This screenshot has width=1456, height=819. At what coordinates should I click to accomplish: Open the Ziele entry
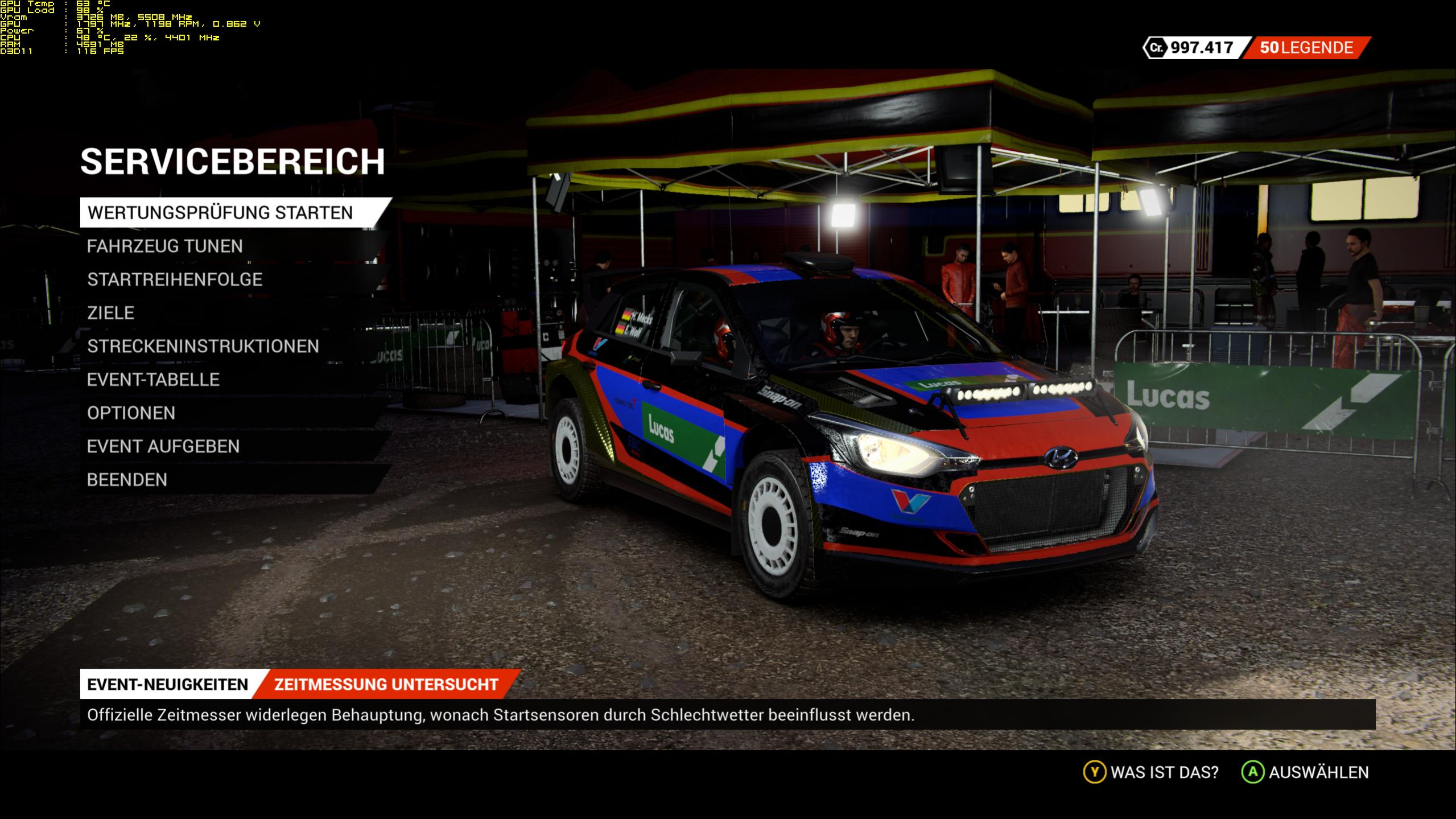(111, 313)
